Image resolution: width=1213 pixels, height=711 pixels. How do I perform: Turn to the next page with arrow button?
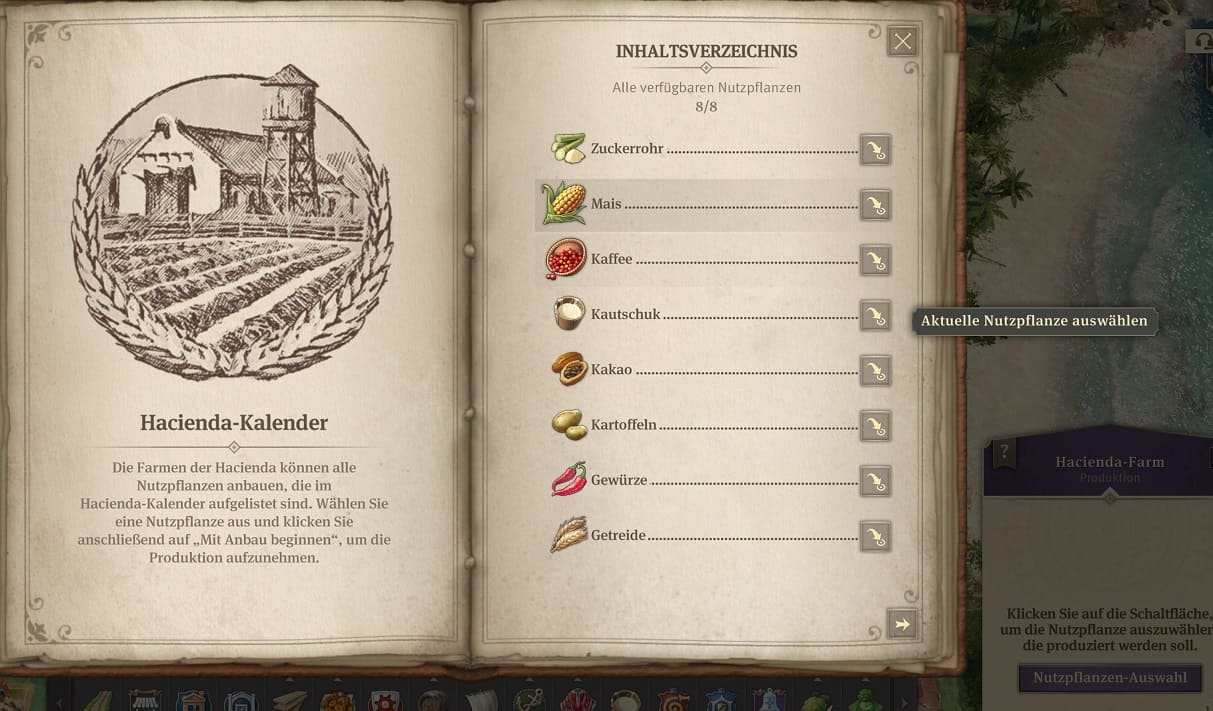[x=902, y=624]
